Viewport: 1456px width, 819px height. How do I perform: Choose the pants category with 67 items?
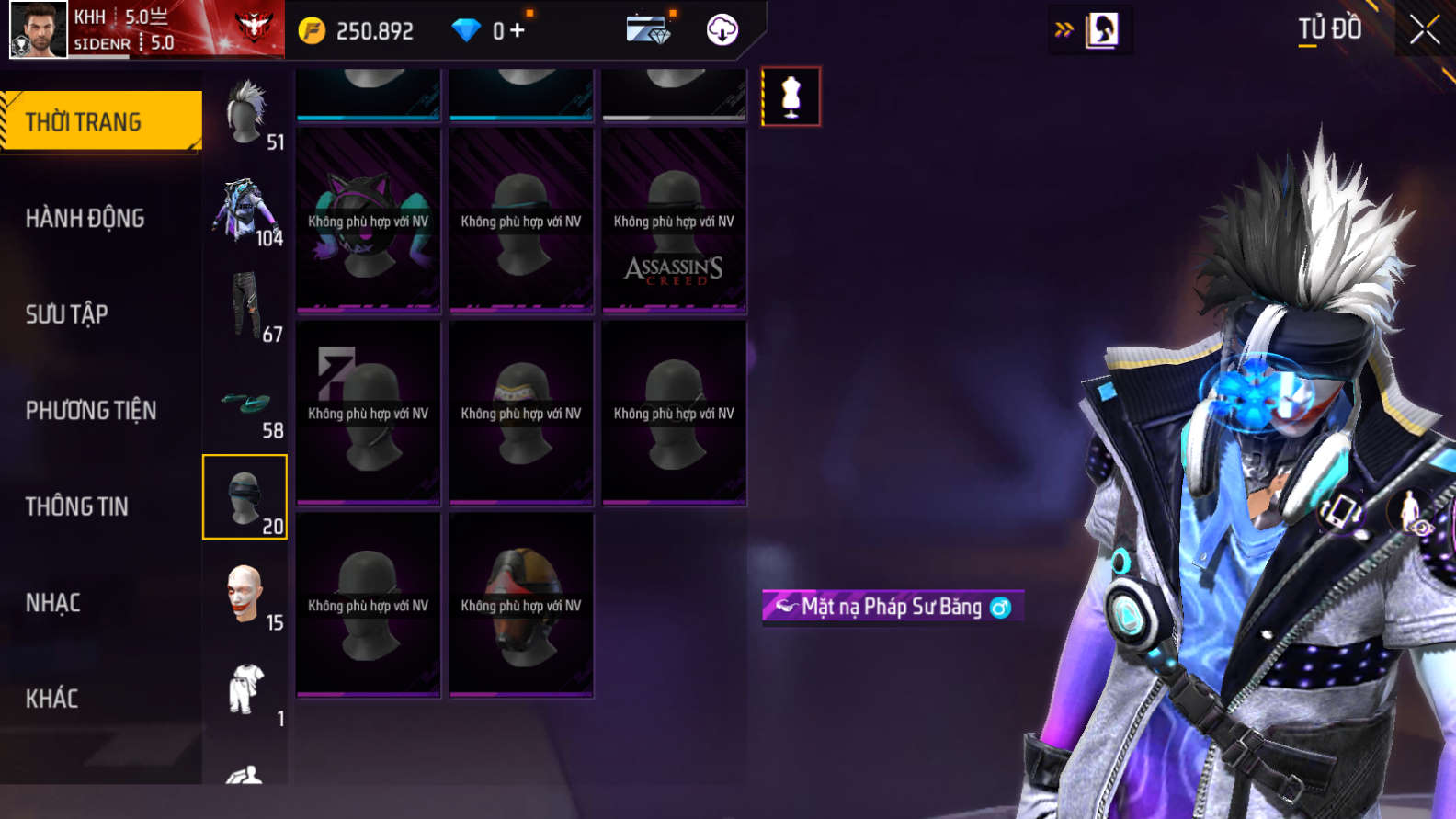(245, 307)
